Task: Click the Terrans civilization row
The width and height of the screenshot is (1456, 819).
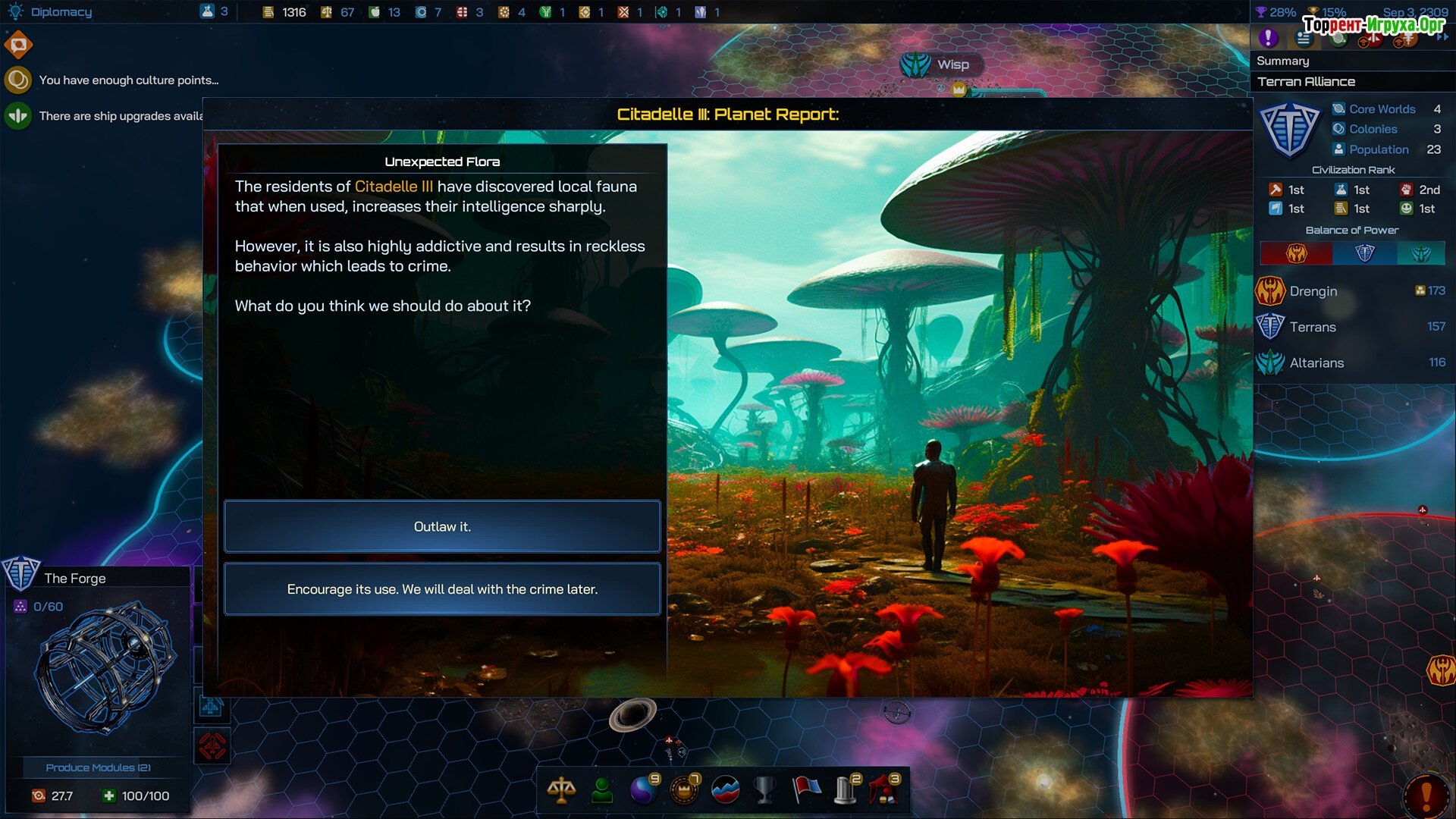Action: (x=1351, y=327)
